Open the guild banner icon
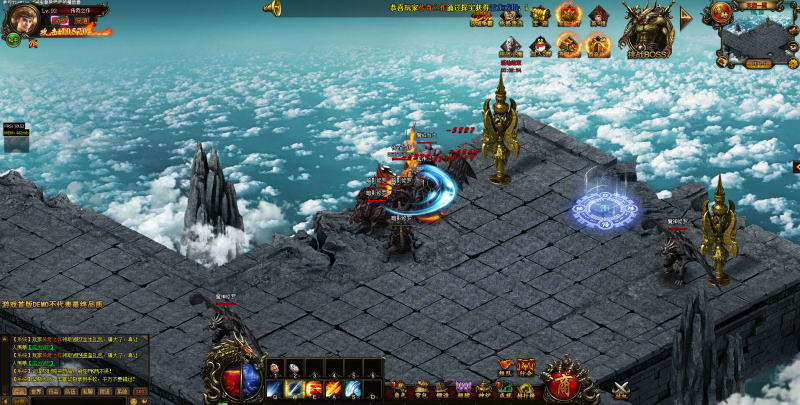The height and width of the screenshot is (405, 800). (x=526, y=366)
